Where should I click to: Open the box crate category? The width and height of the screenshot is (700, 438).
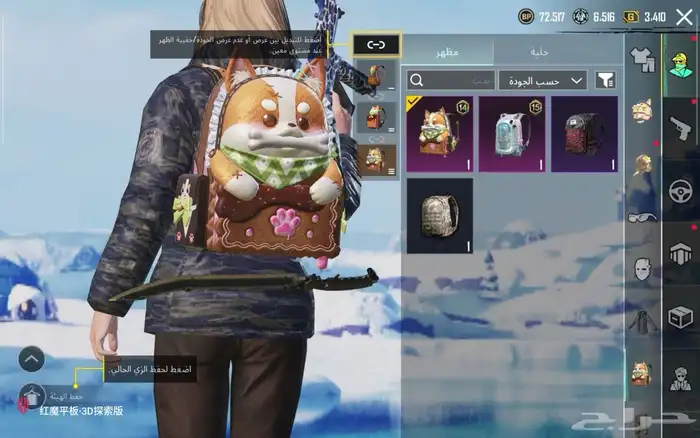[x=681, y=317]
